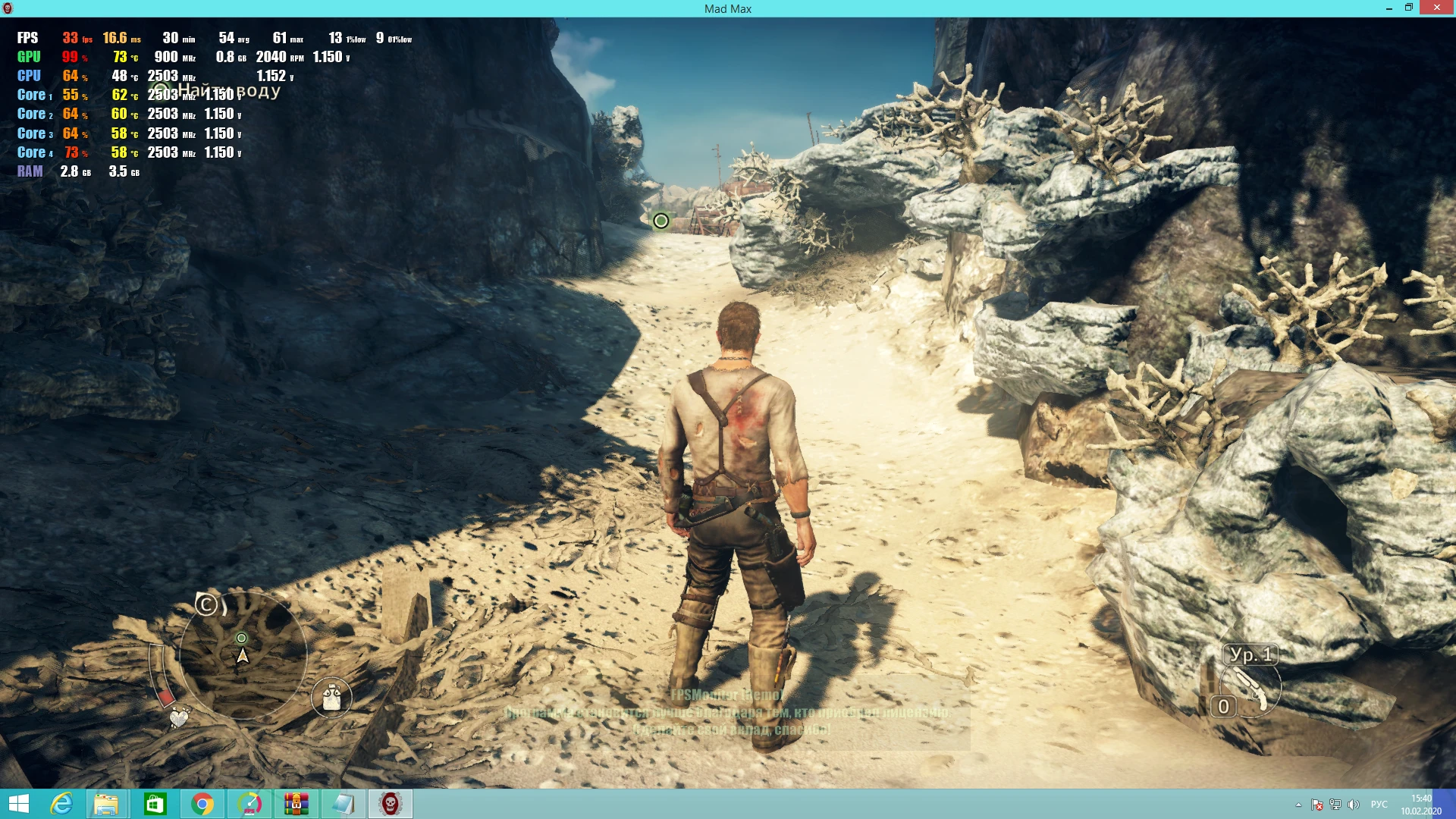Open the clock and calendar flyout
Screen dimensions: 1456x819
pyautogui.click(x=1422, y=804)
